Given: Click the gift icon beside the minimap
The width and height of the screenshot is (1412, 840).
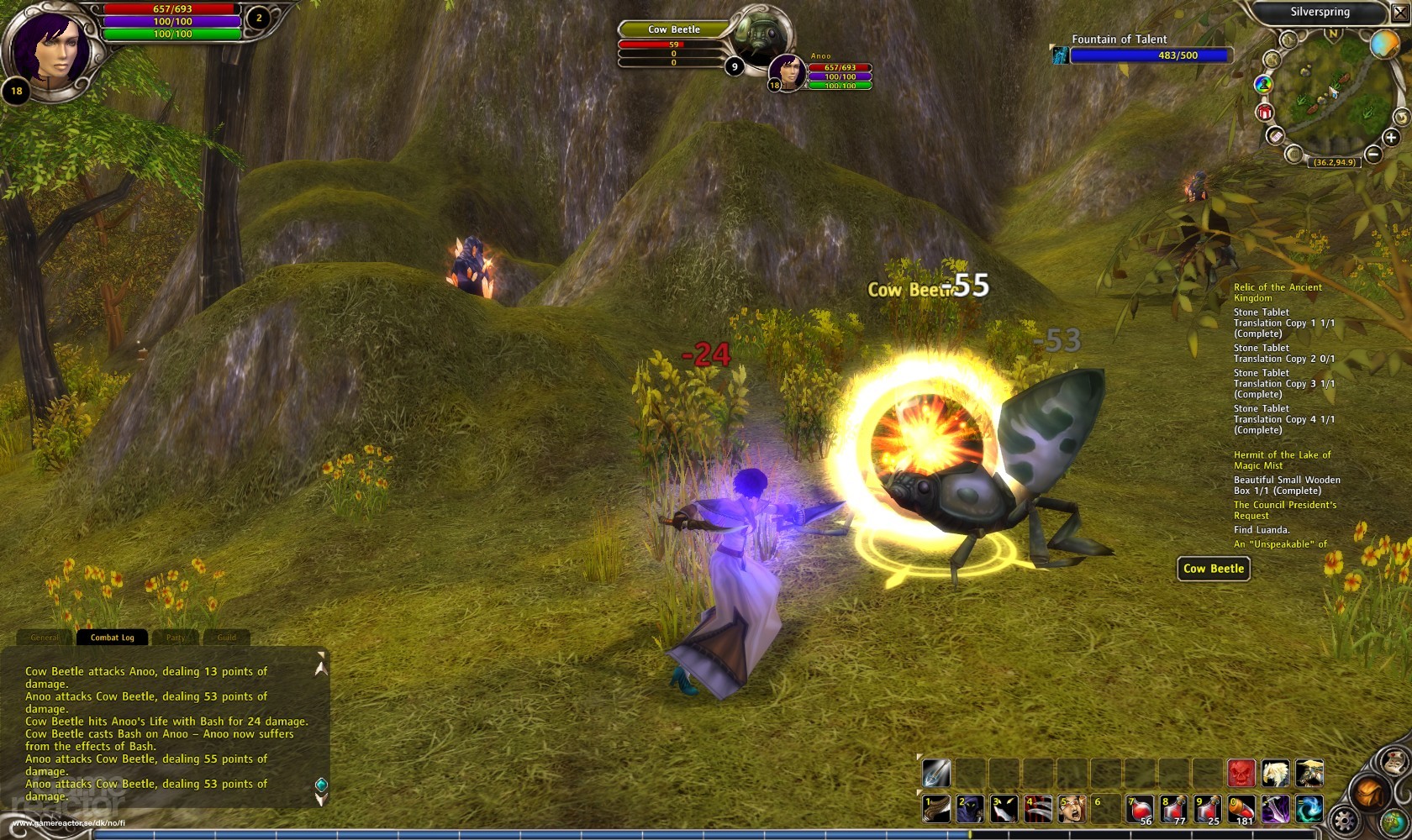Looking at the screenshot, I should pyautogui.click(x=1264, y=111).
